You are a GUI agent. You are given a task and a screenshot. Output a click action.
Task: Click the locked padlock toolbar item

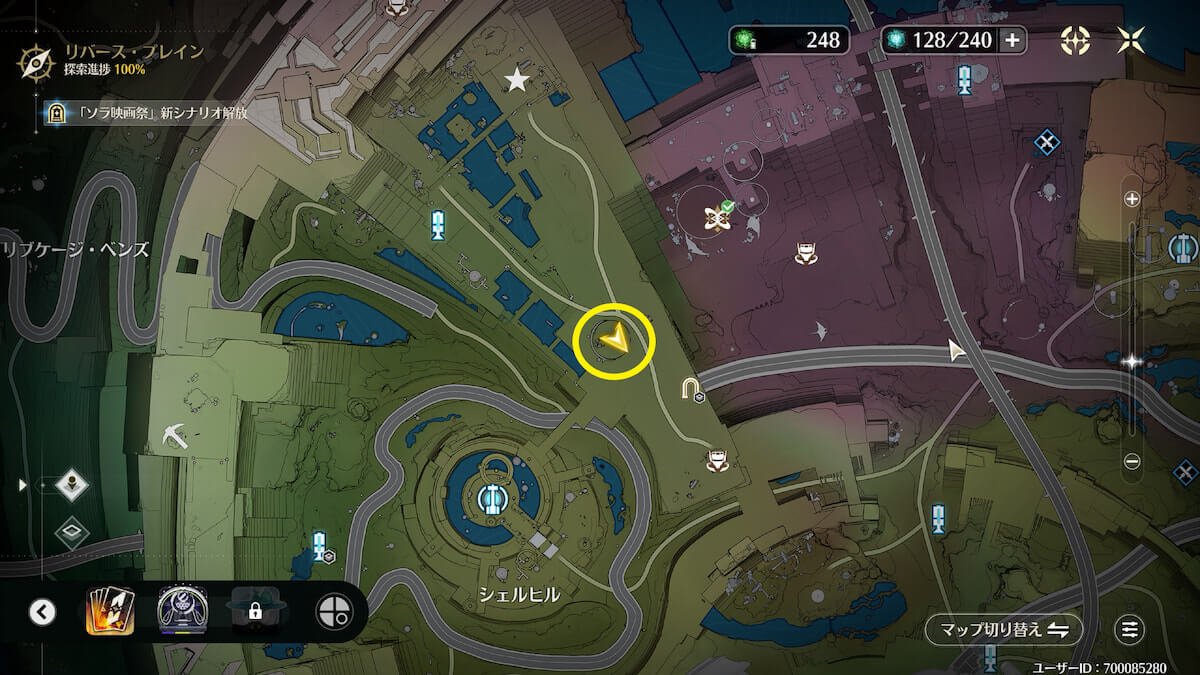pos(255,611)
